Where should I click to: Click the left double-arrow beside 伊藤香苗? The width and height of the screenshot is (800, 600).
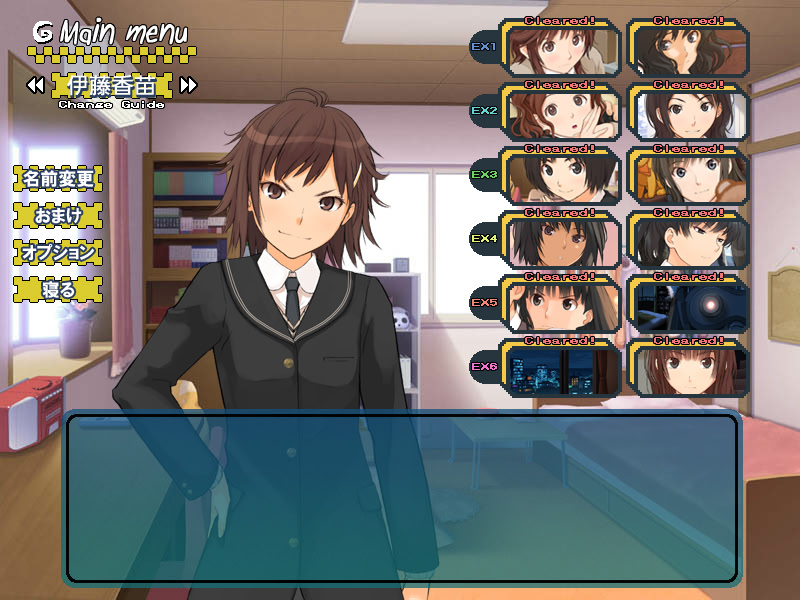tap(36, 85)
